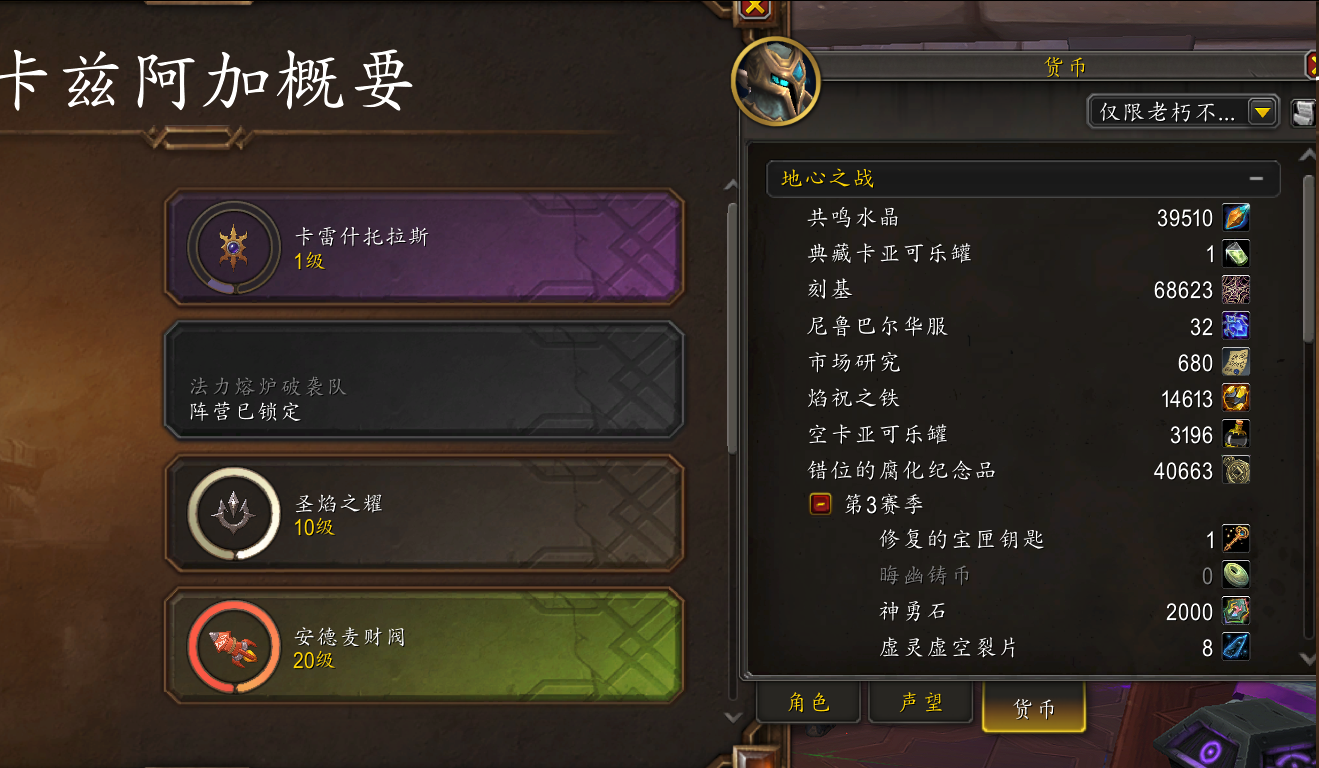Click the 神勇石 currency icon
Image resolution: width=1319 pixels, height=768 pixels.
pos(1236,611)
